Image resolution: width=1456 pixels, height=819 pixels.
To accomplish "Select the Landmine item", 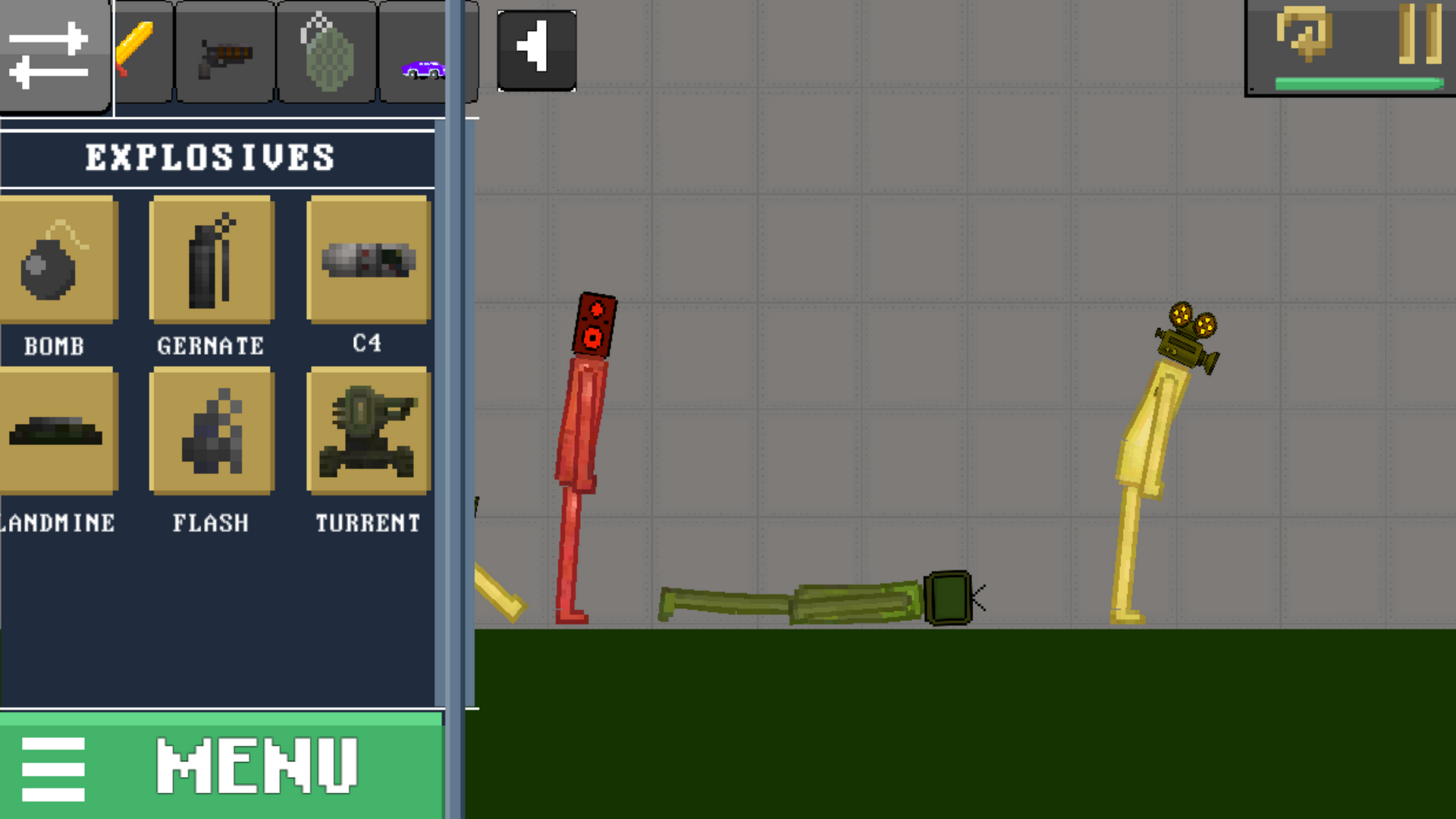I will pos(53,432).
